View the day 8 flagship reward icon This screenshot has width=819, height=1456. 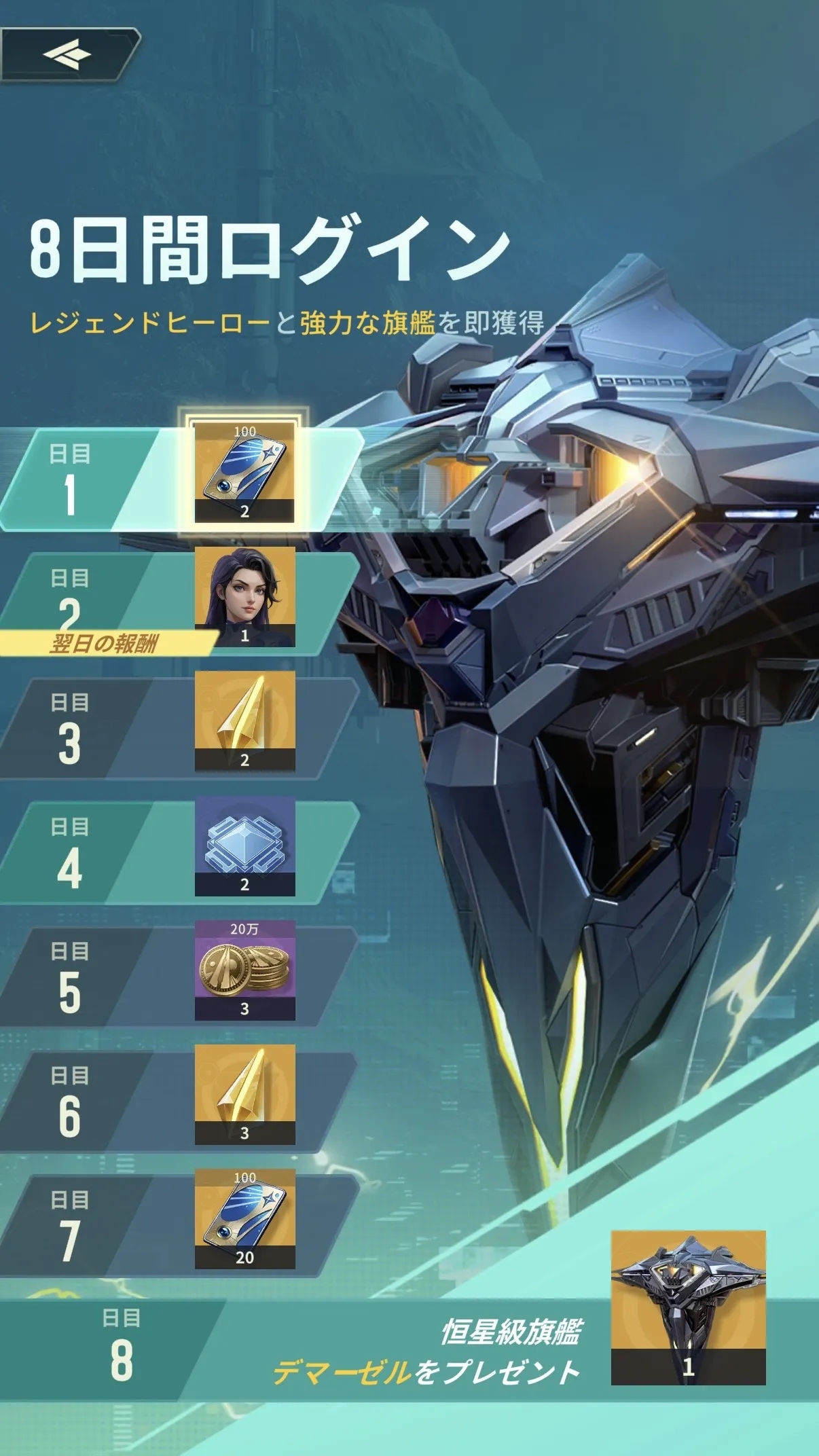click(688, 1307)
